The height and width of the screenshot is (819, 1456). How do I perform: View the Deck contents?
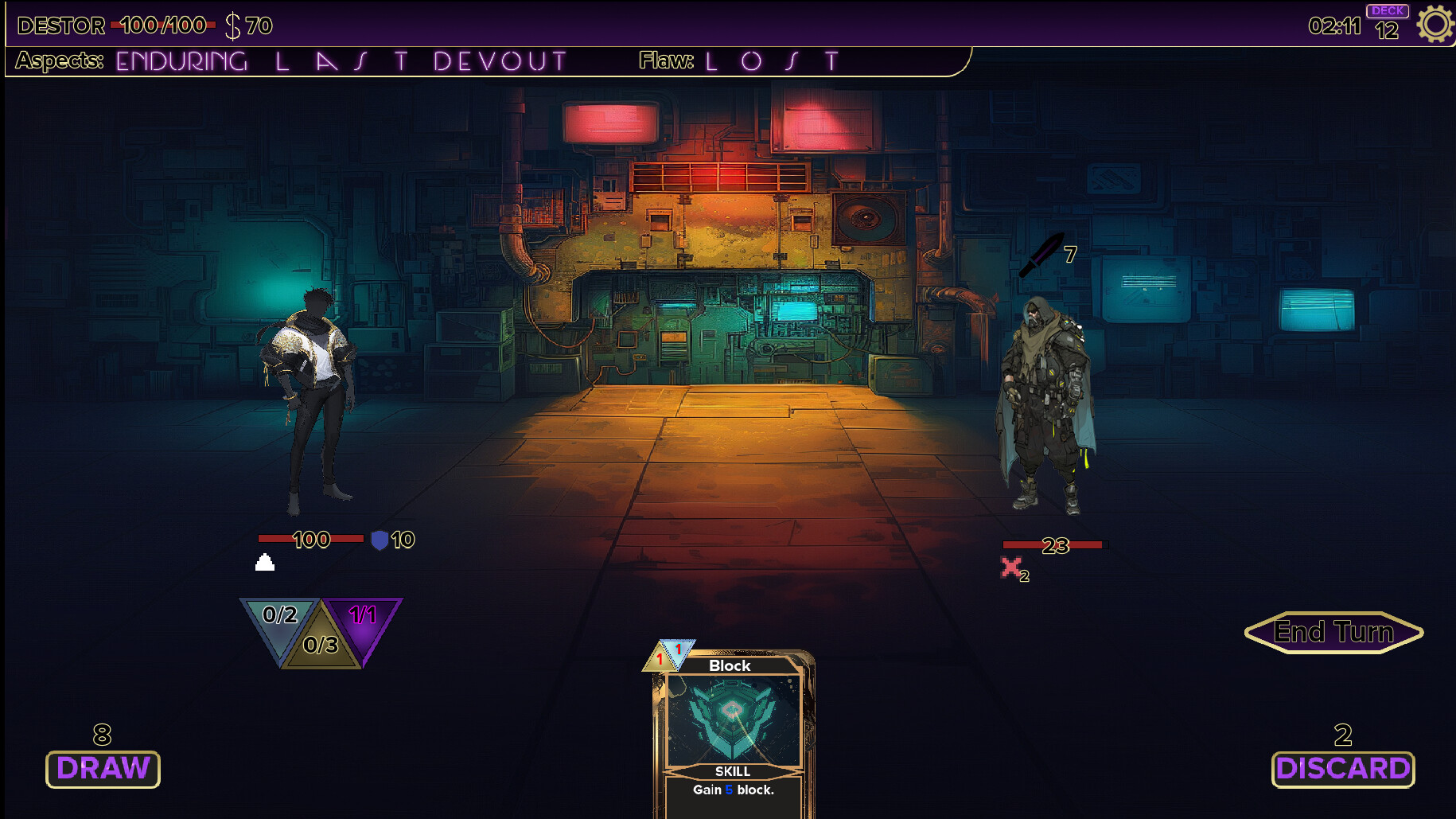click(1387, 18)
